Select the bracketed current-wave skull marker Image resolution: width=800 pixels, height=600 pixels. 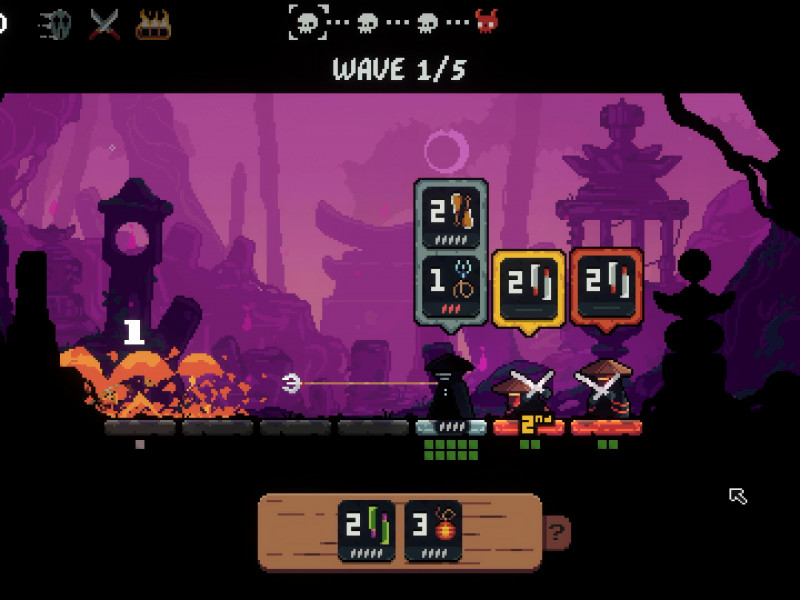[309, 21]
